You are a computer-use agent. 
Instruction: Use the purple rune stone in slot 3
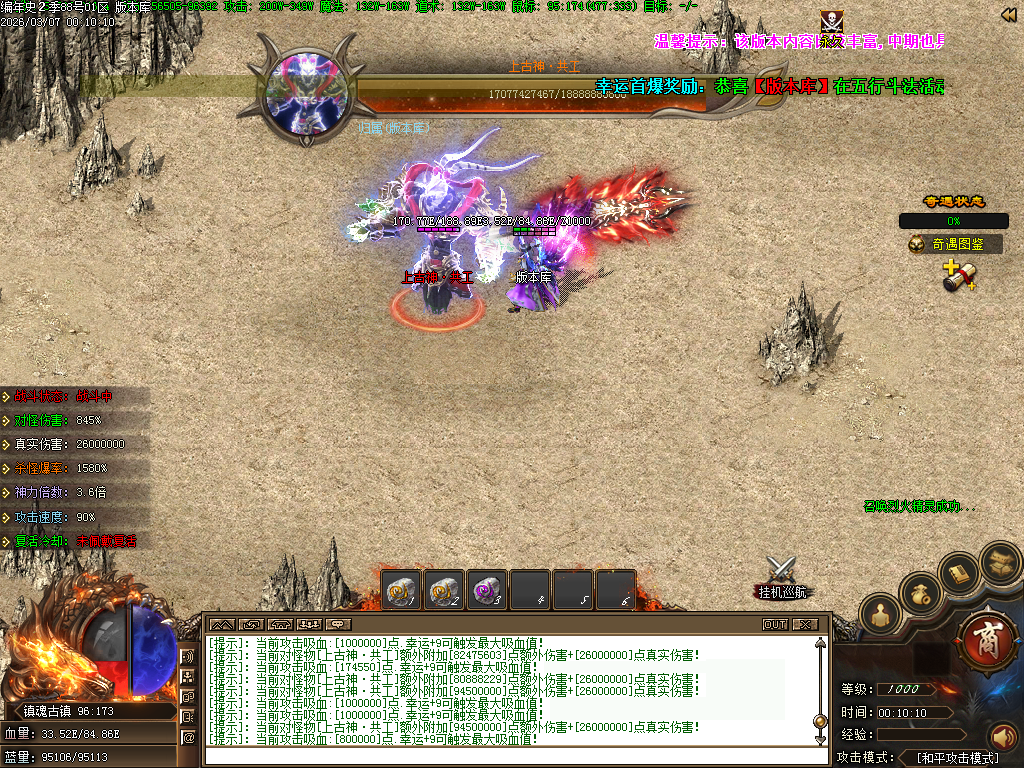[486, 591]
